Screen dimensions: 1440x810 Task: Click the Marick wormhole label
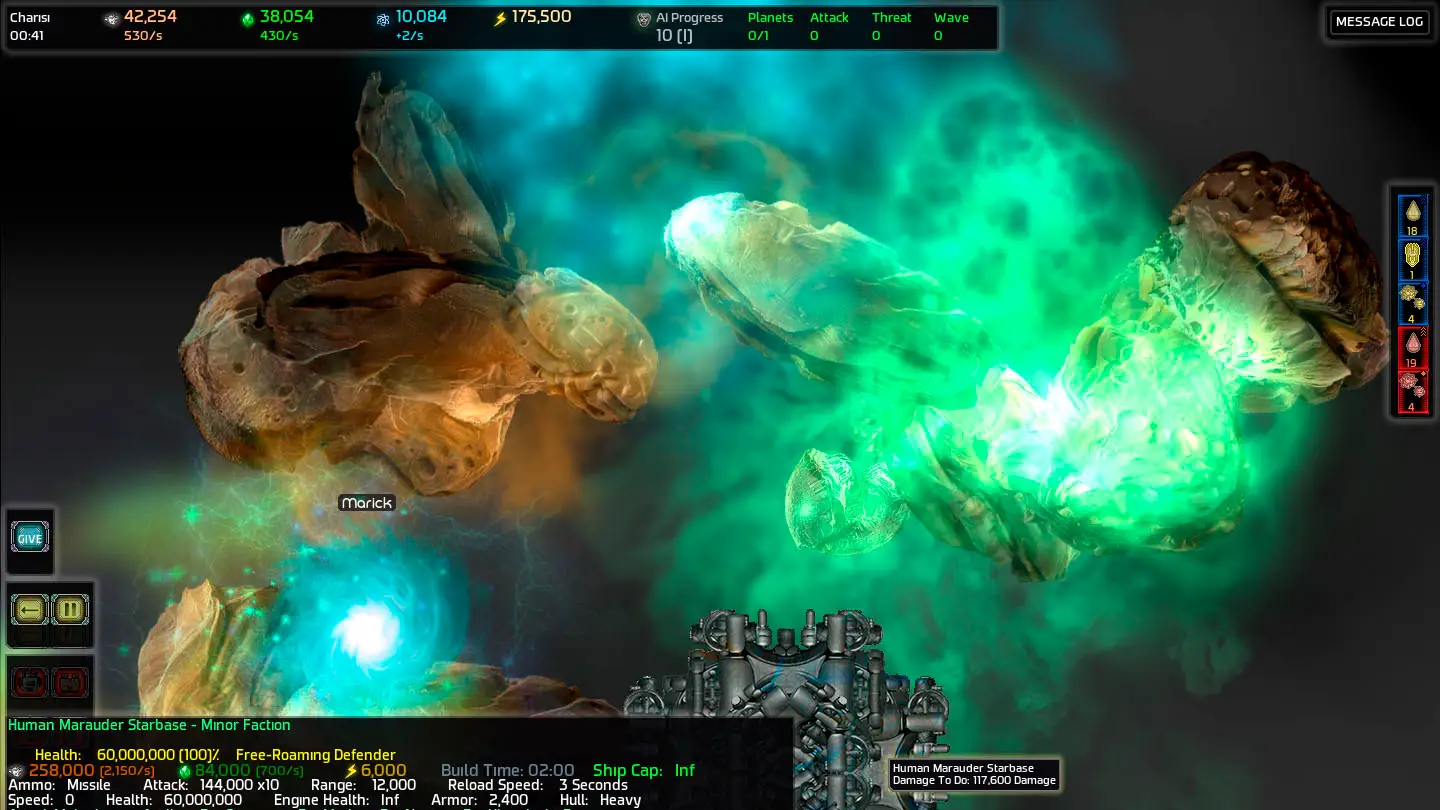click(x=367, y=503)
